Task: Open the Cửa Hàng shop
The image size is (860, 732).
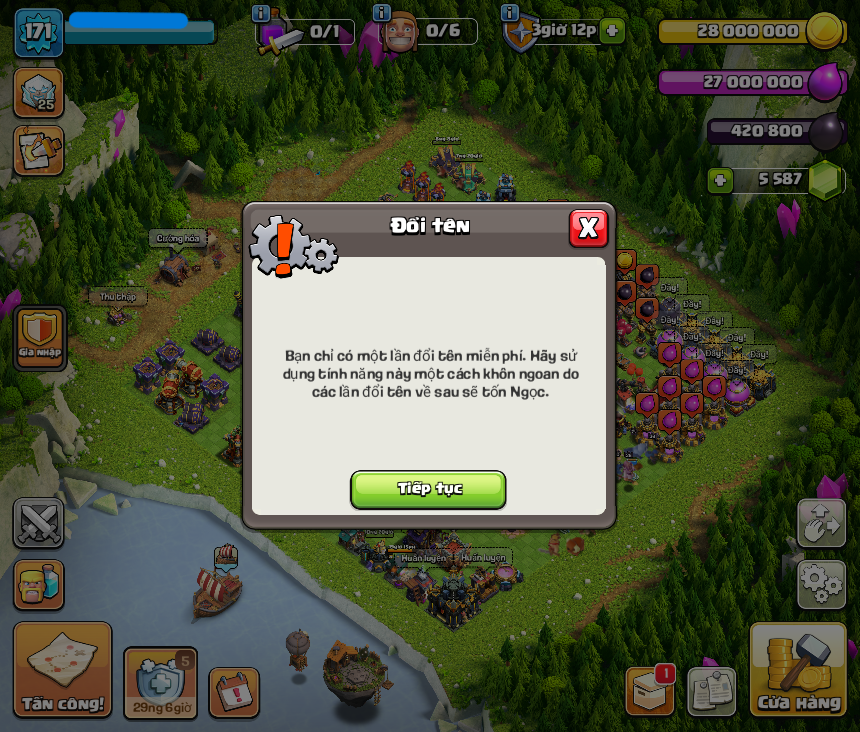Action: (798, 670)
